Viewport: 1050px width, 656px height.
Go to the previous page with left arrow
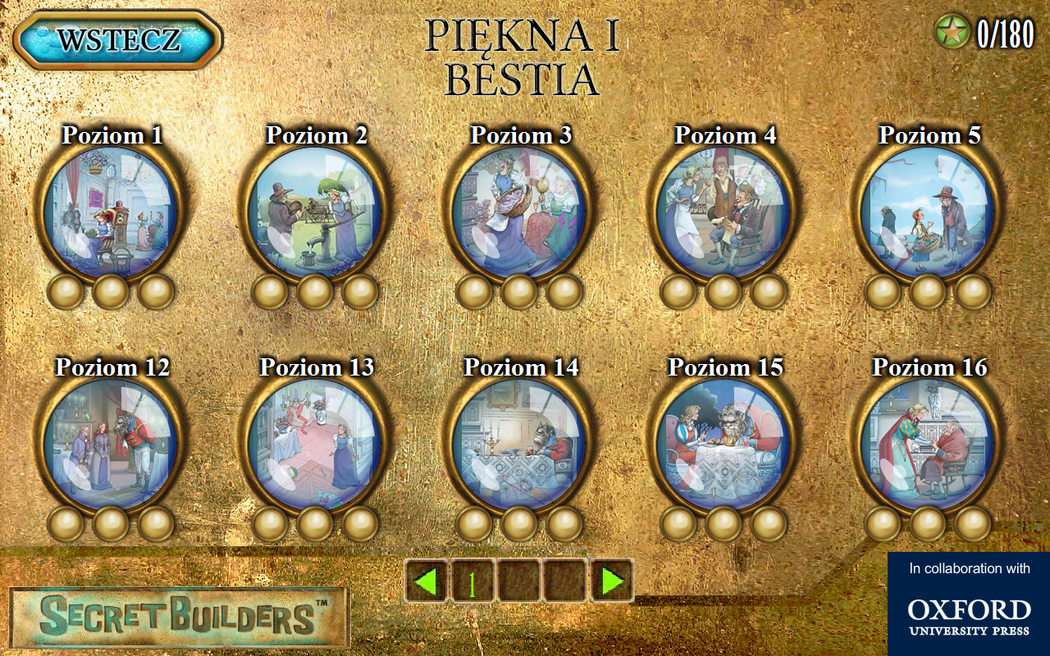pyautogui.click(x=427, y=581)
